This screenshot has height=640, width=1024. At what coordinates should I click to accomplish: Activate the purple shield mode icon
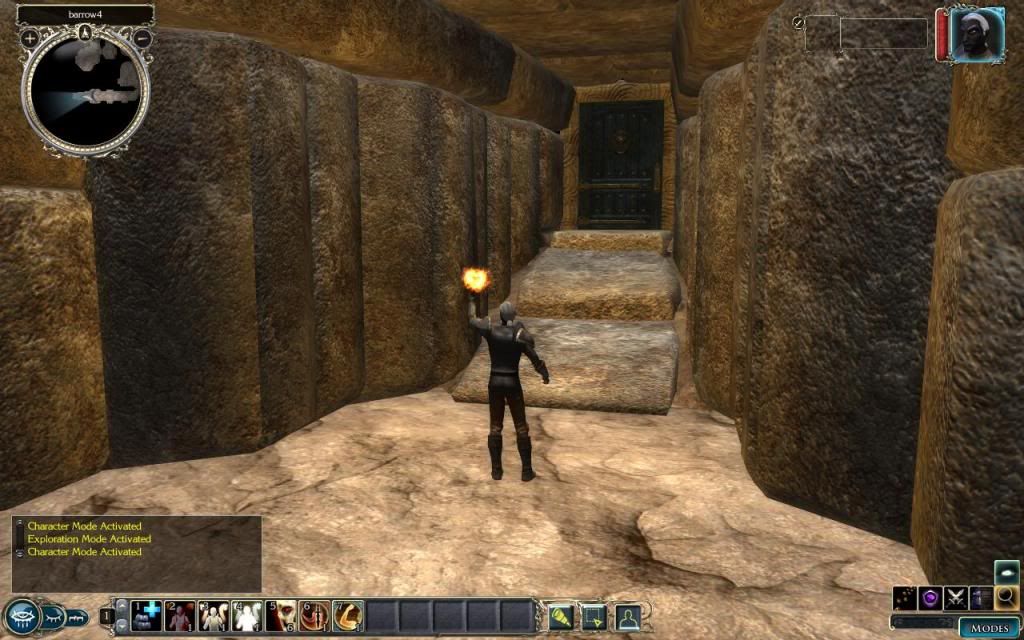(931, 598)
